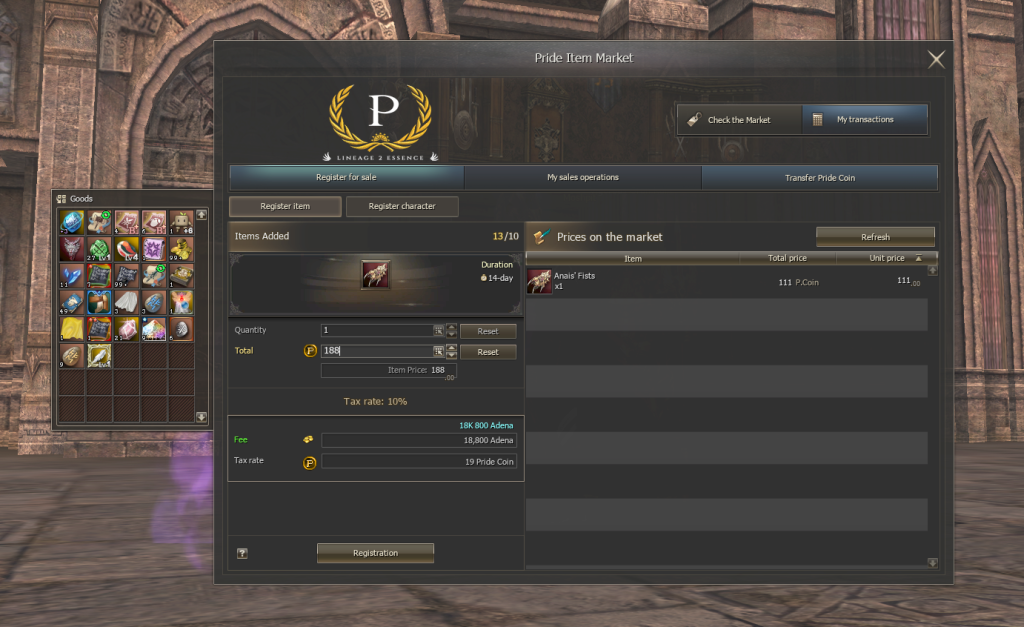This screenshot has height=627, width=1024.
Task: Select the Anais' Fists market listing row
Action: [x=727, y=281]
